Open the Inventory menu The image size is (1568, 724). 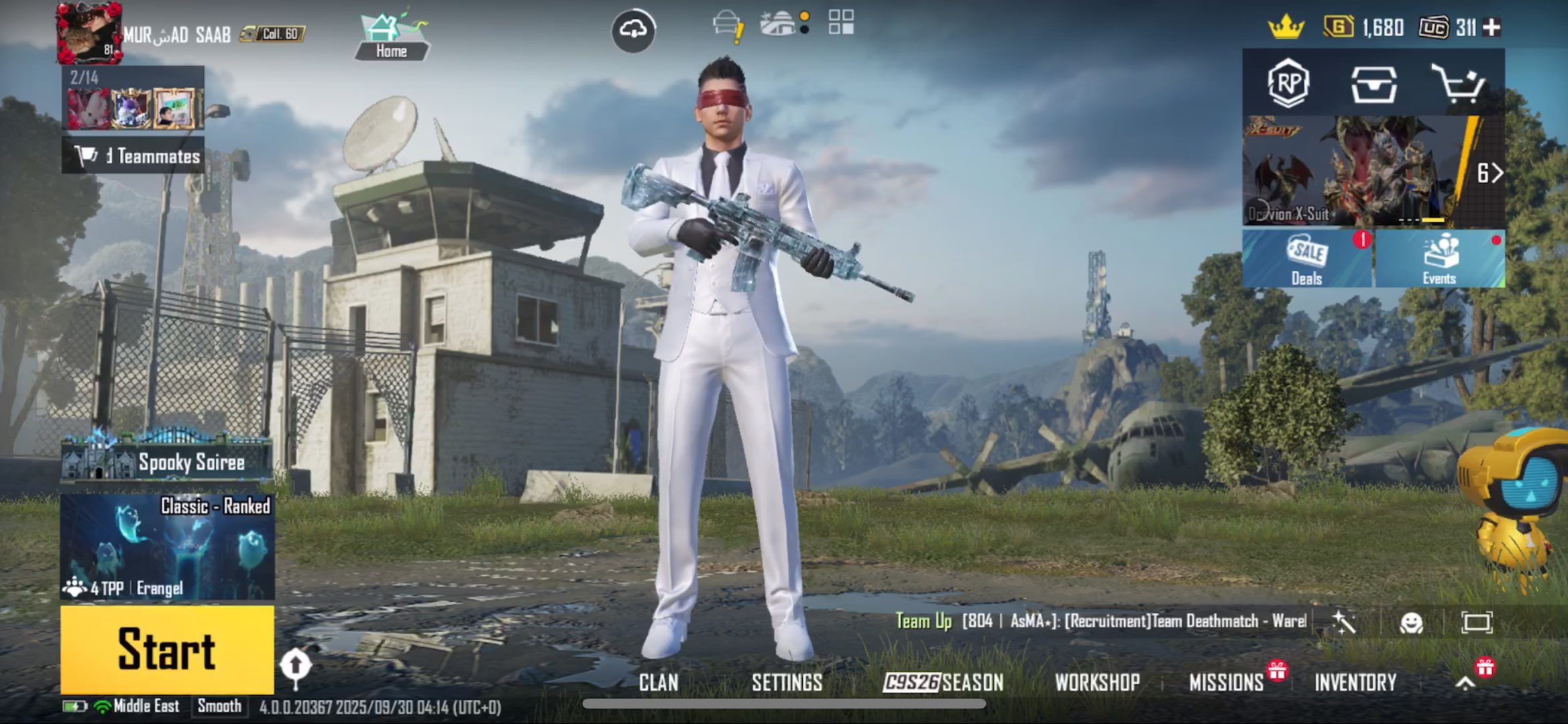(1355, 682)
